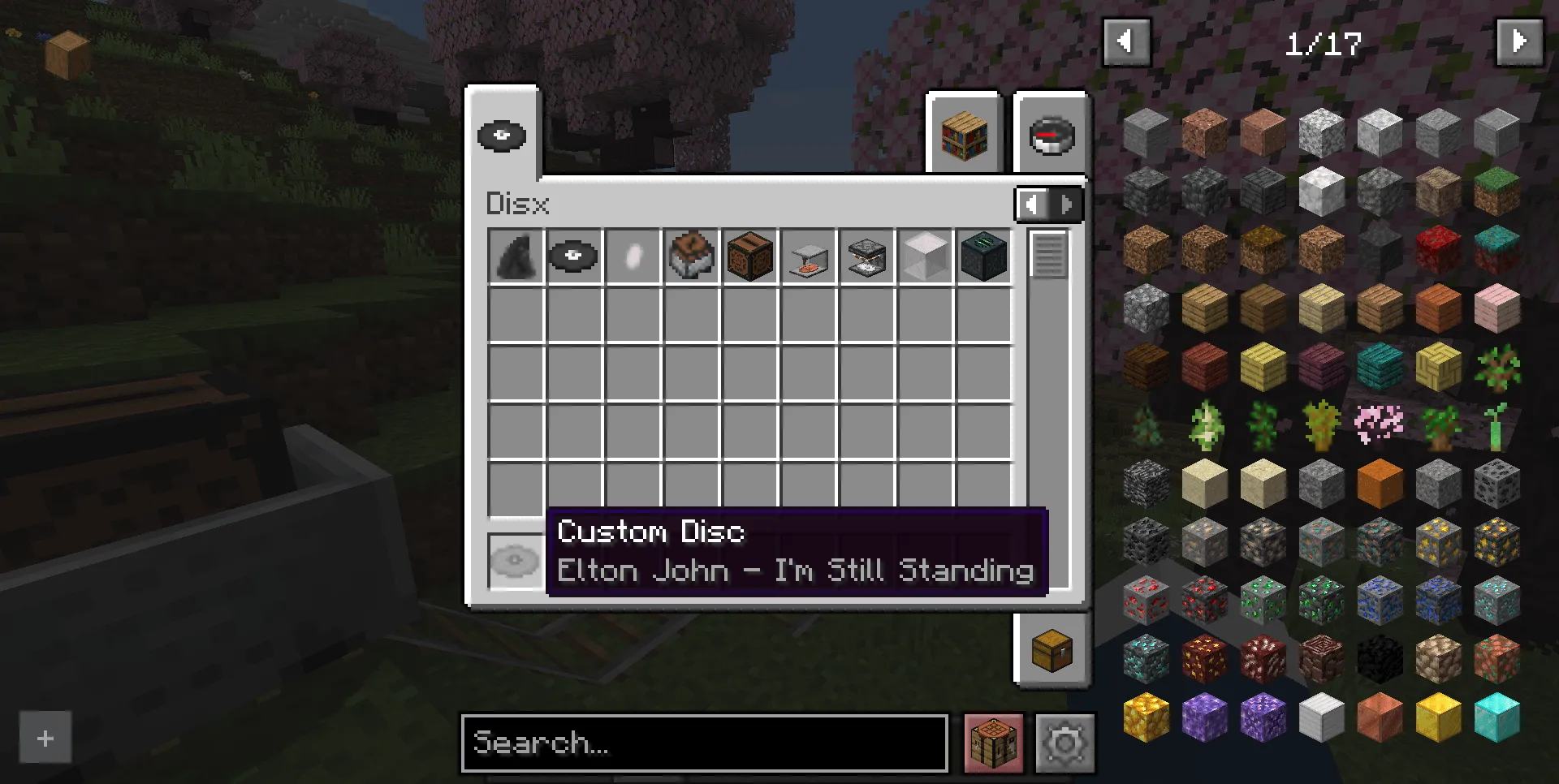Go back a page with the left arrow button

pyautogui.click(x=1127, y=41)
